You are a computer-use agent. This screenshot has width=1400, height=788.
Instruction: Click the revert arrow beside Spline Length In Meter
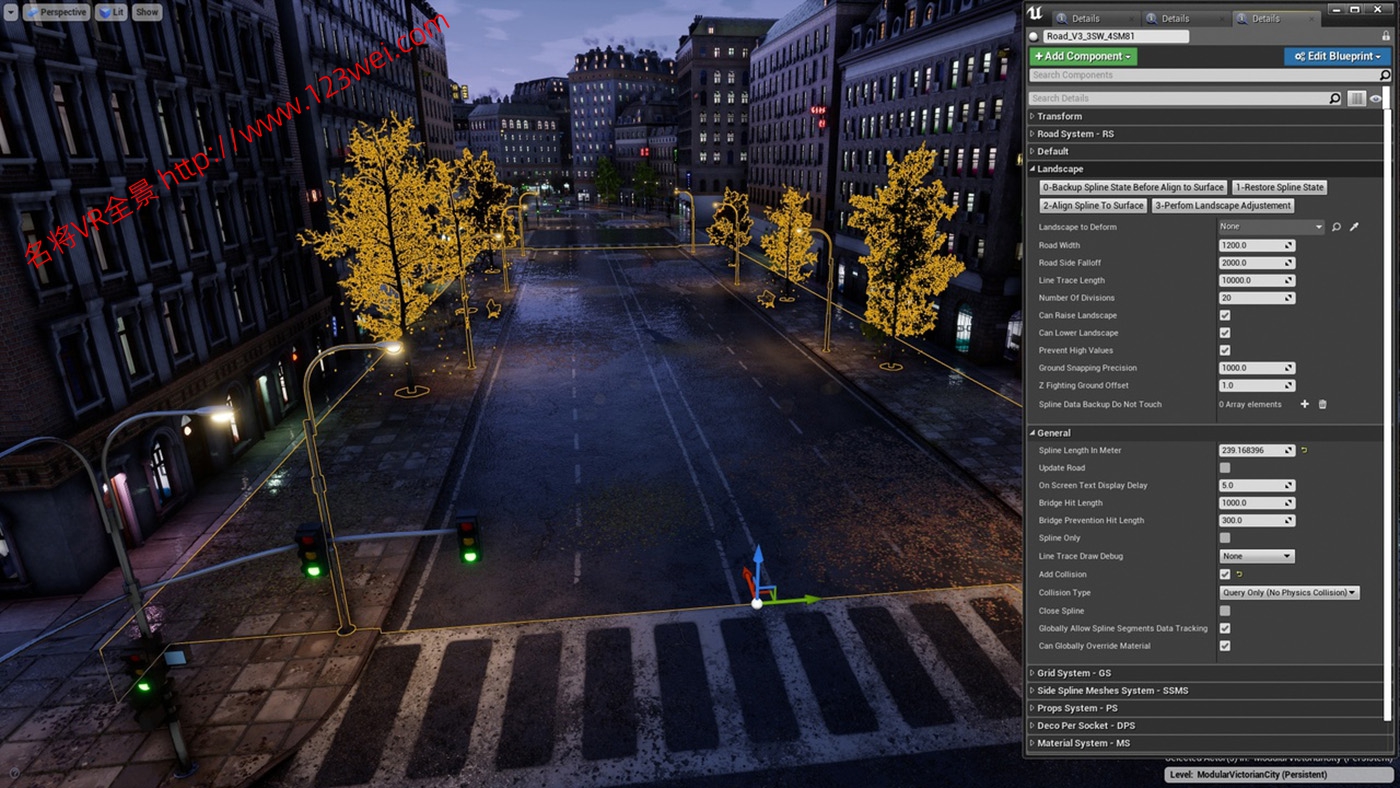click(1305, 450)
